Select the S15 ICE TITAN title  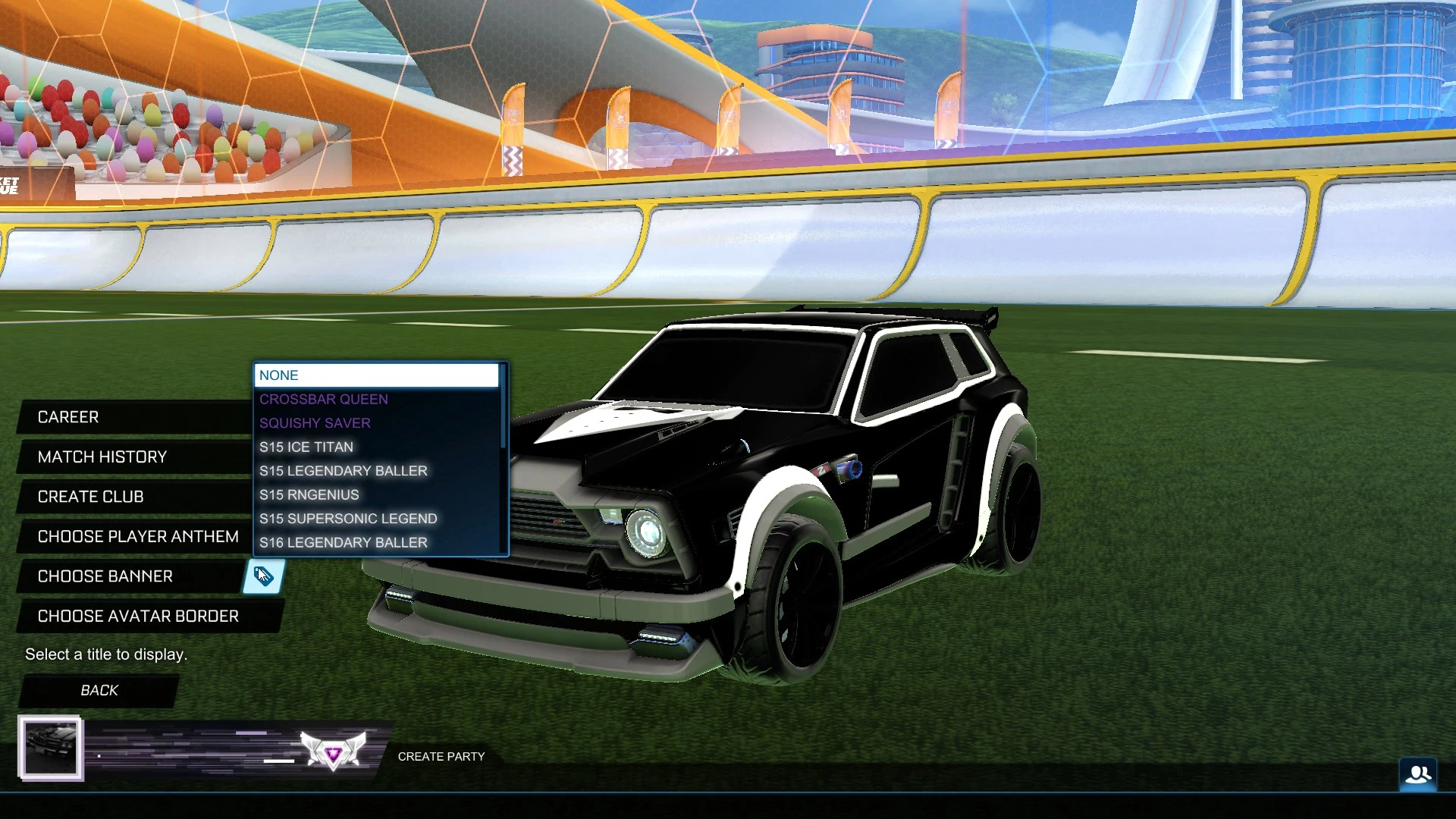[306, 447]
